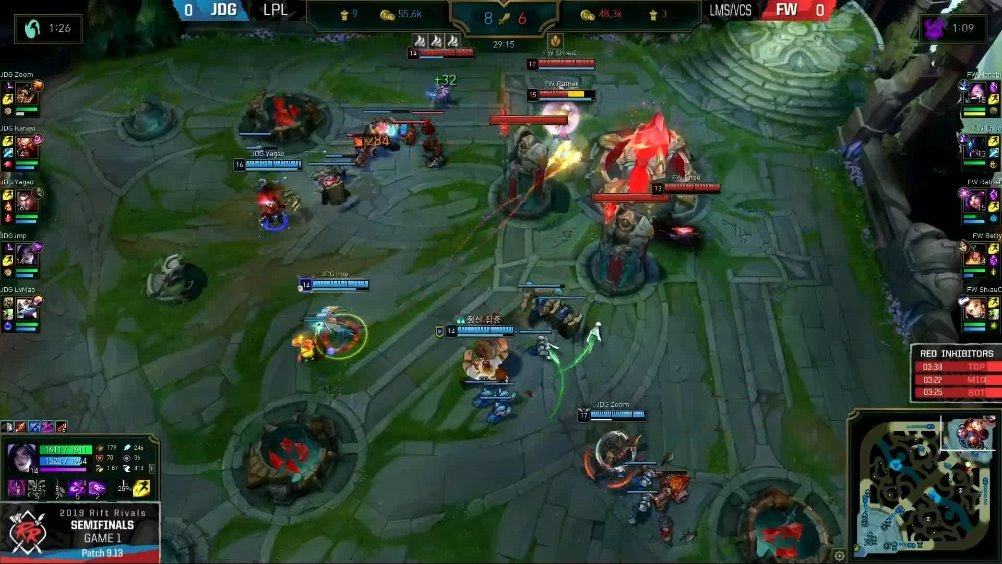The height and width of the screenshot is (564, 1002).
Task: Select JDG Zoom's champion portrait
Action: pos(25,93)
